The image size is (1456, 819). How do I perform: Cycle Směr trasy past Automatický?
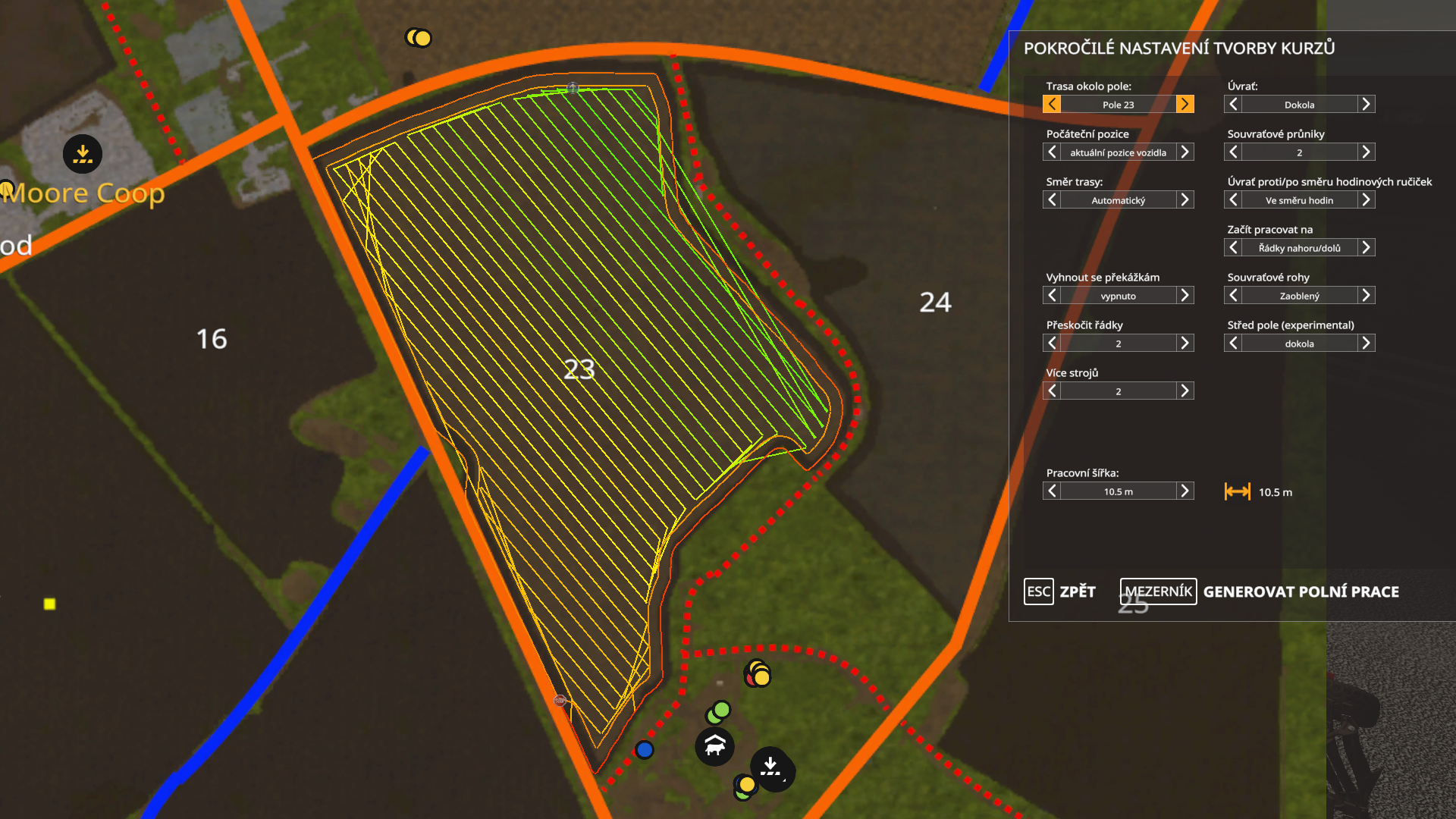tap(1185, 199)
